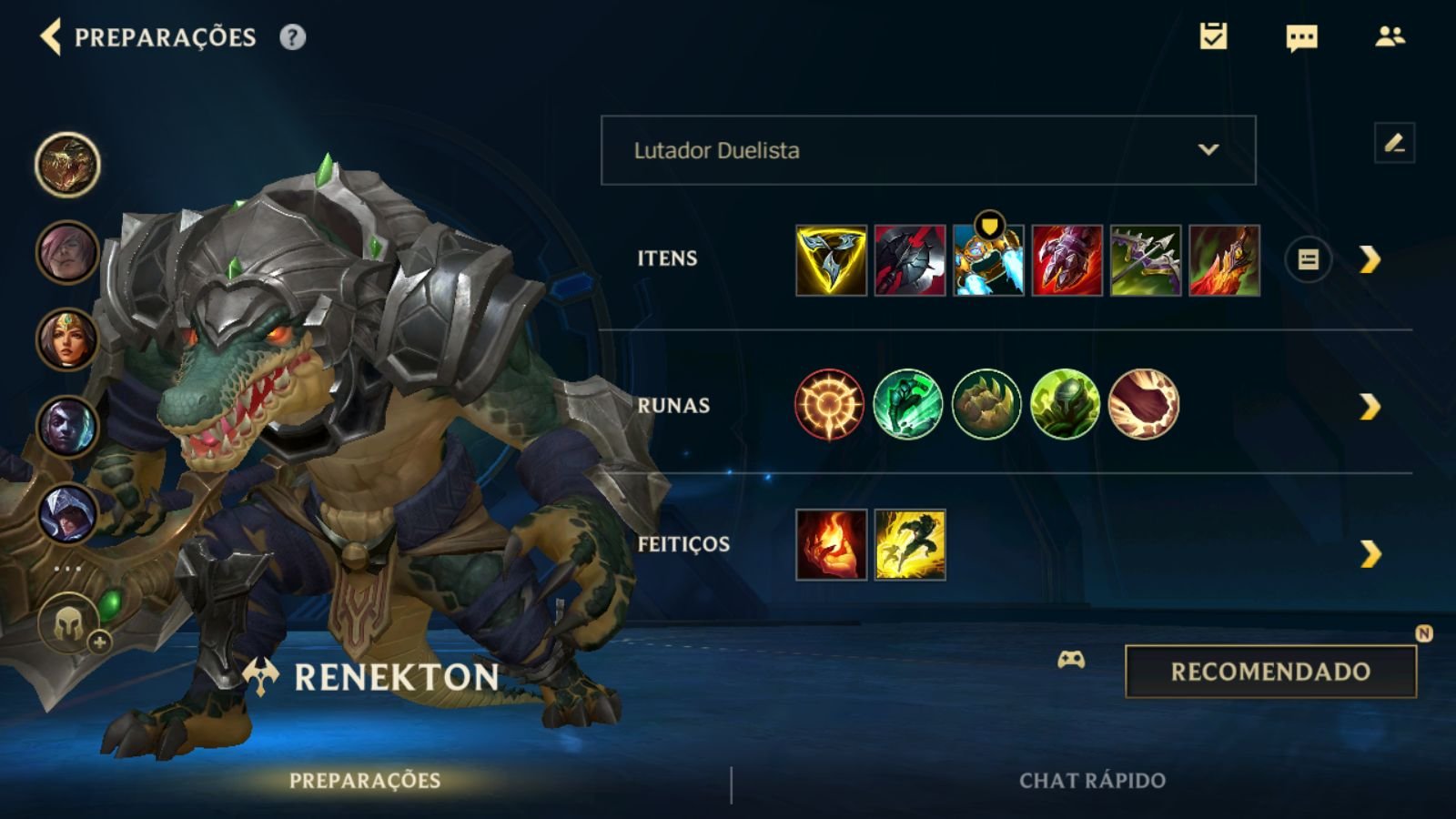Screen dimensions: 1456x819
Task: Go back using the Preparações arrow
Action: pyautogui.click(x=49, y=38)
